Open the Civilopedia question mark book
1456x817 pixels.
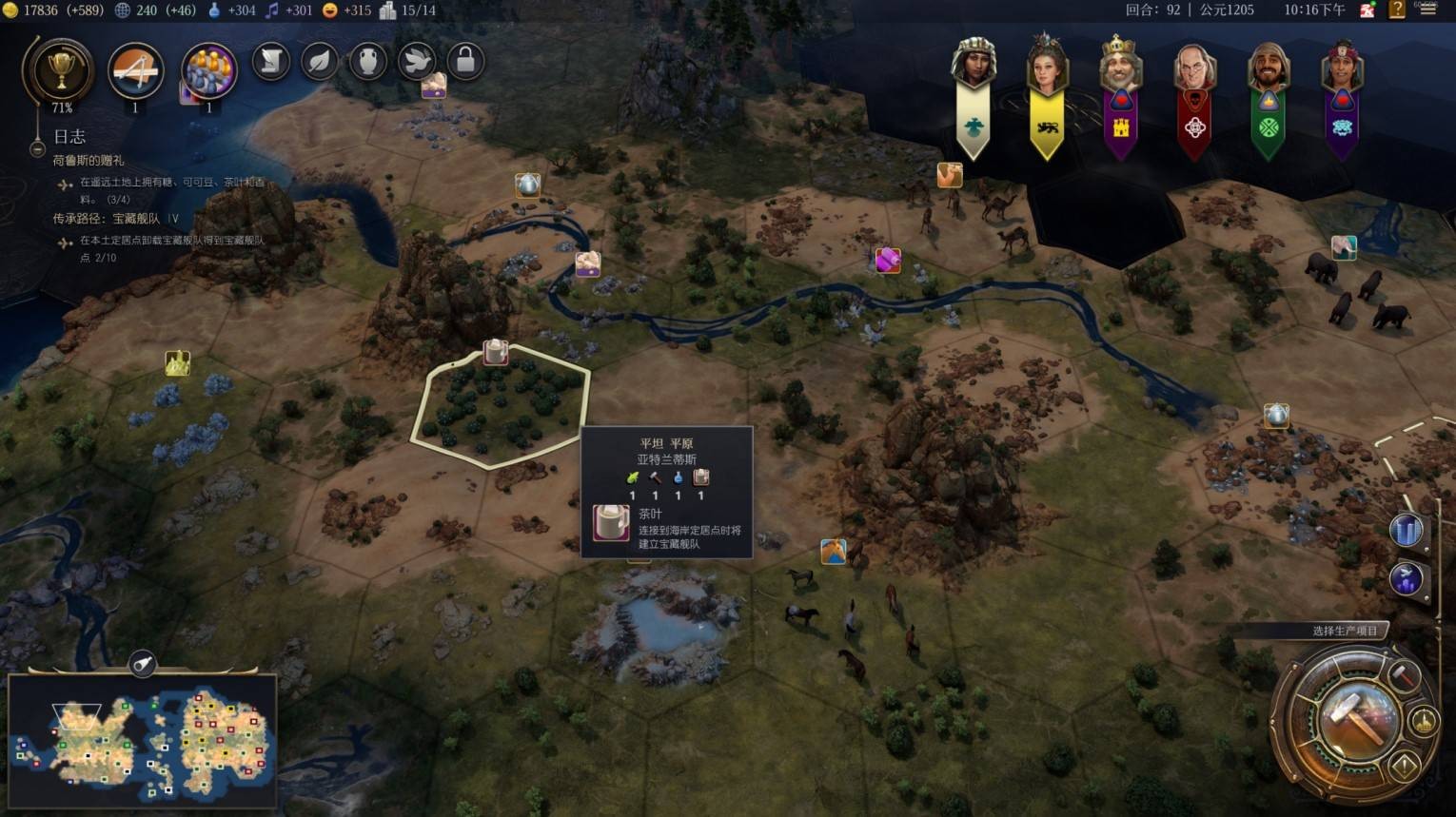1397,10
